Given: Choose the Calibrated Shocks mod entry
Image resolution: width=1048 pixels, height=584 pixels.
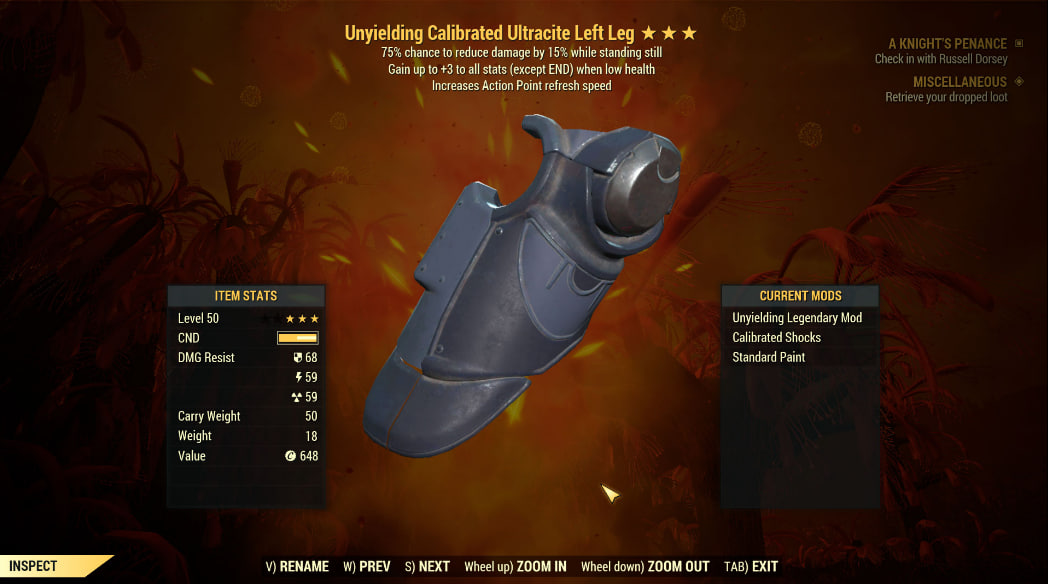Looking at the screenshot, I should (776, 337).
